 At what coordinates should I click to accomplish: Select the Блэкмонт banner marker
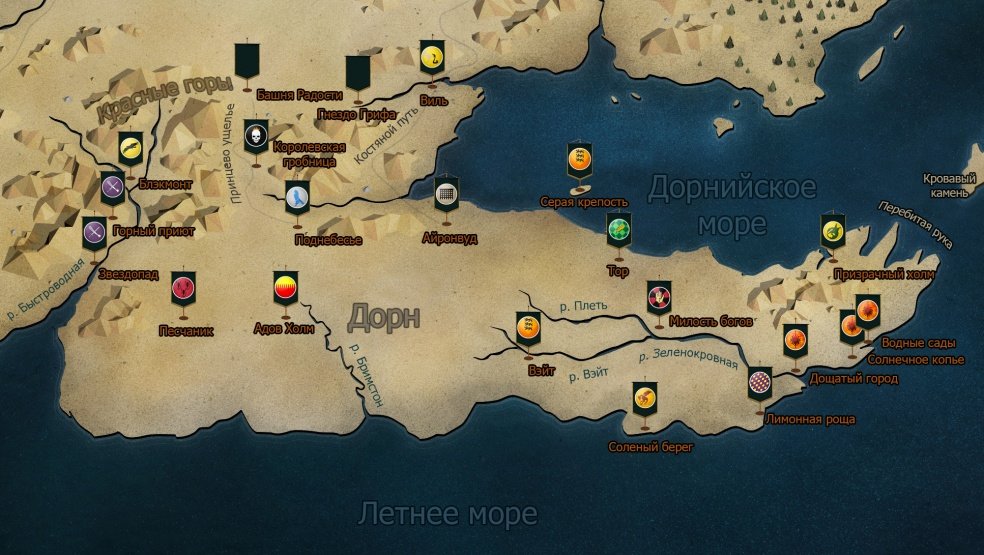tap(130, 148)
